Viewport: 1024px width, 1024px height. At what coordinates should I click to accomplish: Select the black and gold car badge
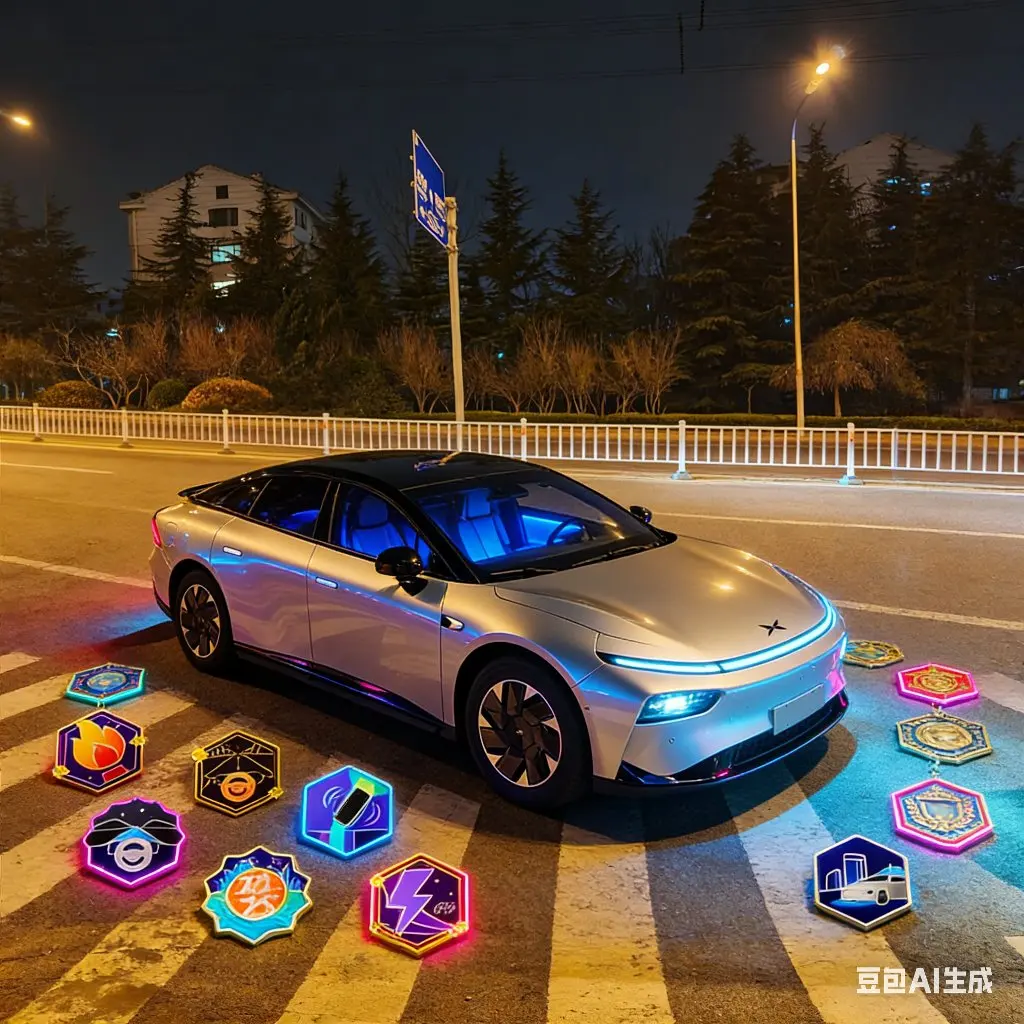237,772
